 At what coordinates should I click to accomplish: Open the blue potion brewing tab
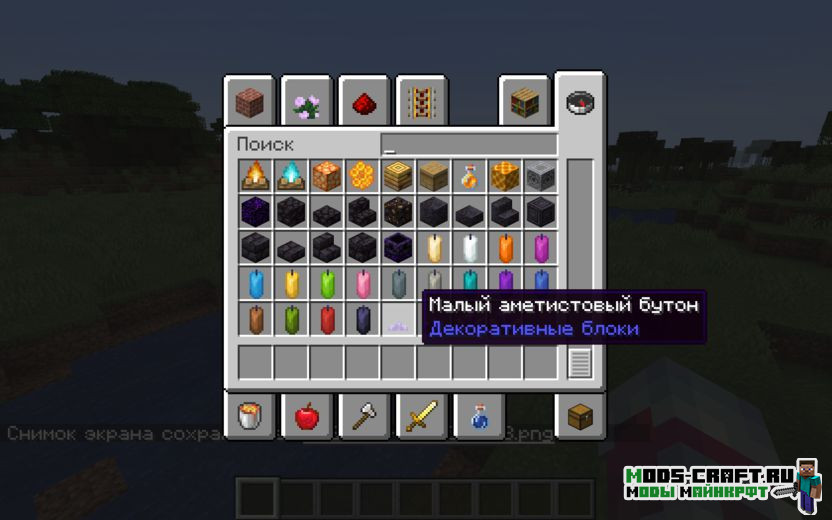(x=477, y=416)
